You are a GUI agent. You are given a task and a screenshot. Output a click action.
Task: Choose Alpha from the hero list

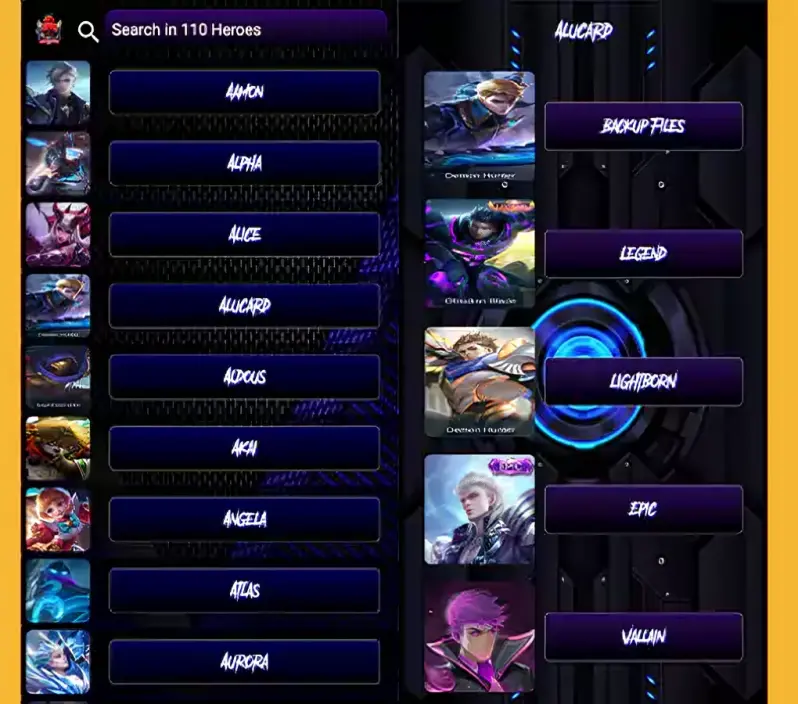tap(244, 163)
